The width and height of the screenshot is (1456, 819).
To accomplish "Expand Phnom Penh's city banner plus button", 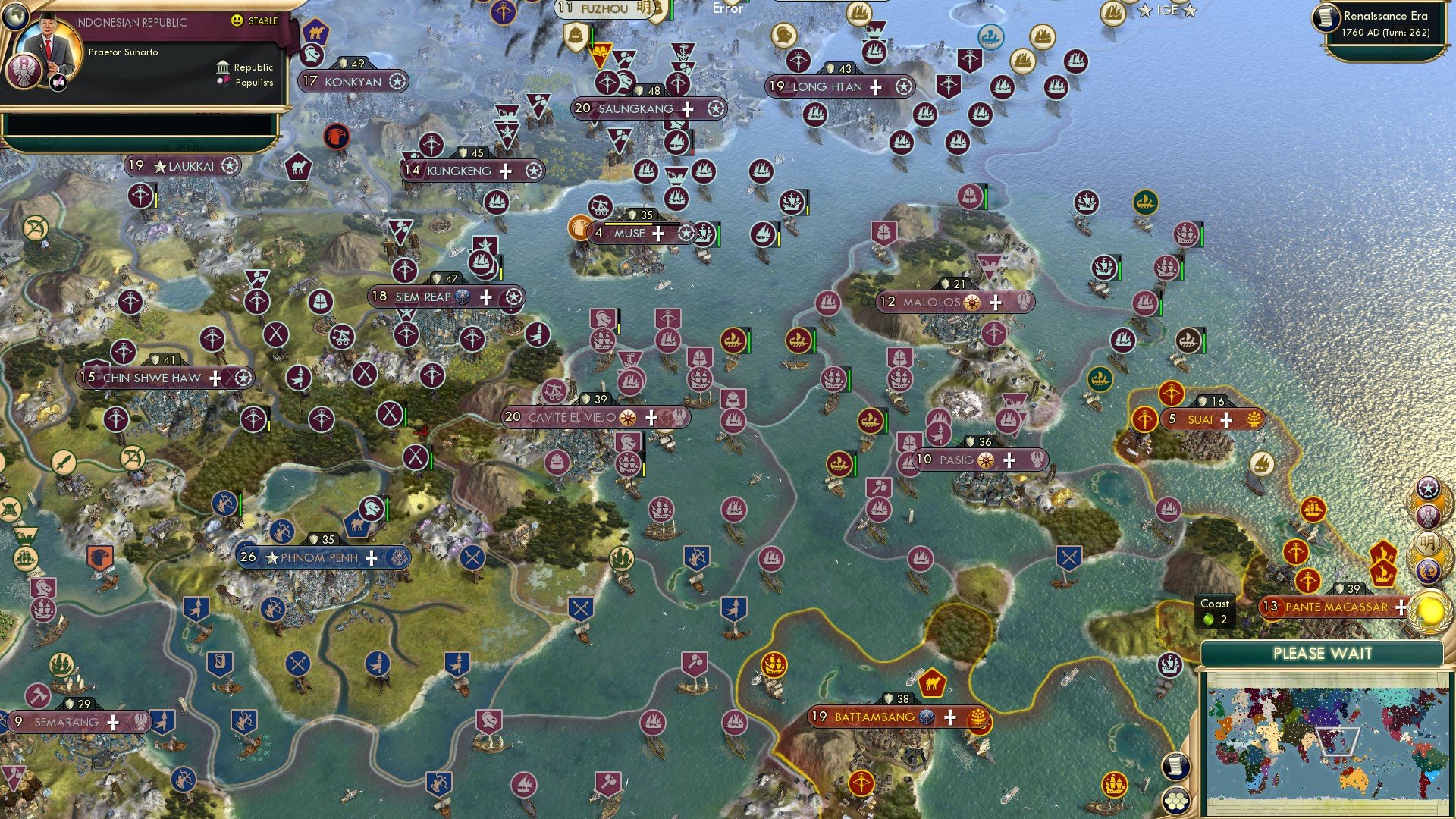I will [371, 558].
